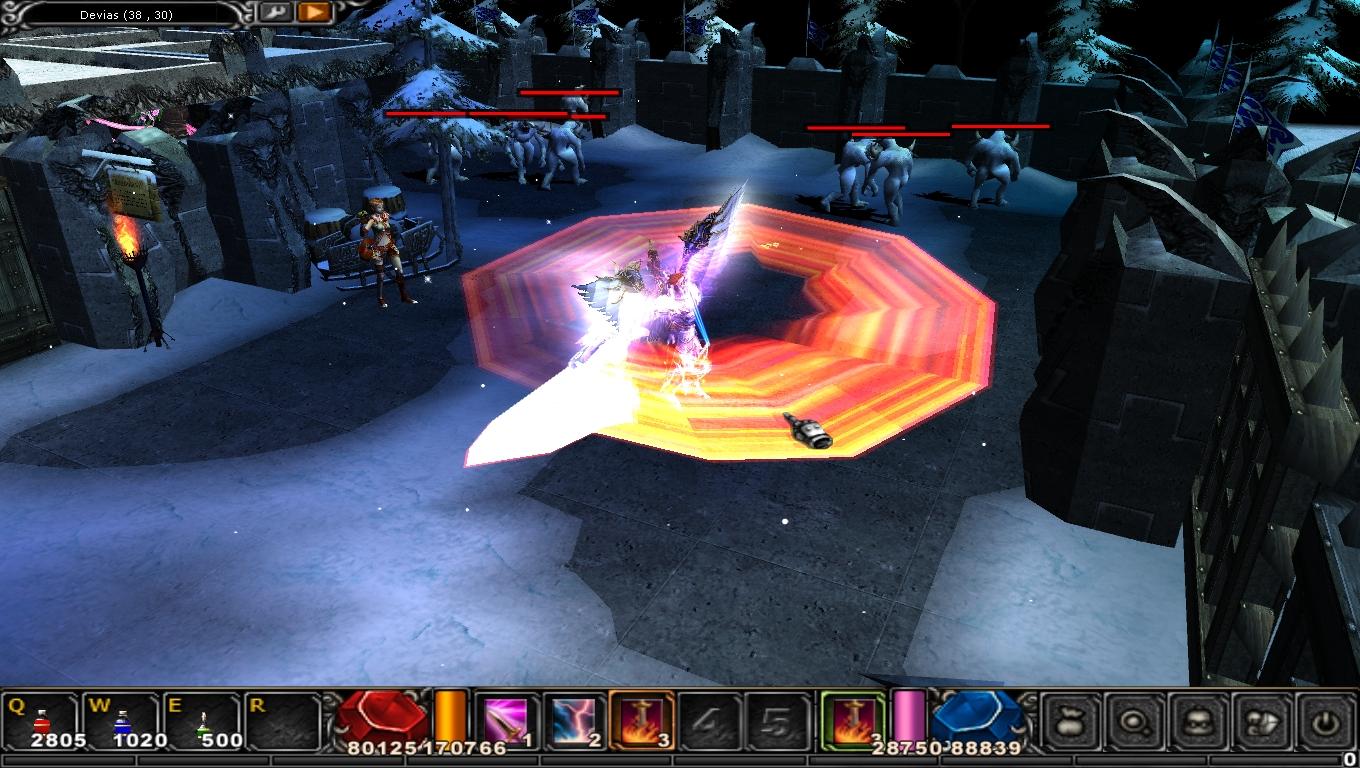
Task: Activate the pink sword skill in slot 1
Action: pos(506,720)
